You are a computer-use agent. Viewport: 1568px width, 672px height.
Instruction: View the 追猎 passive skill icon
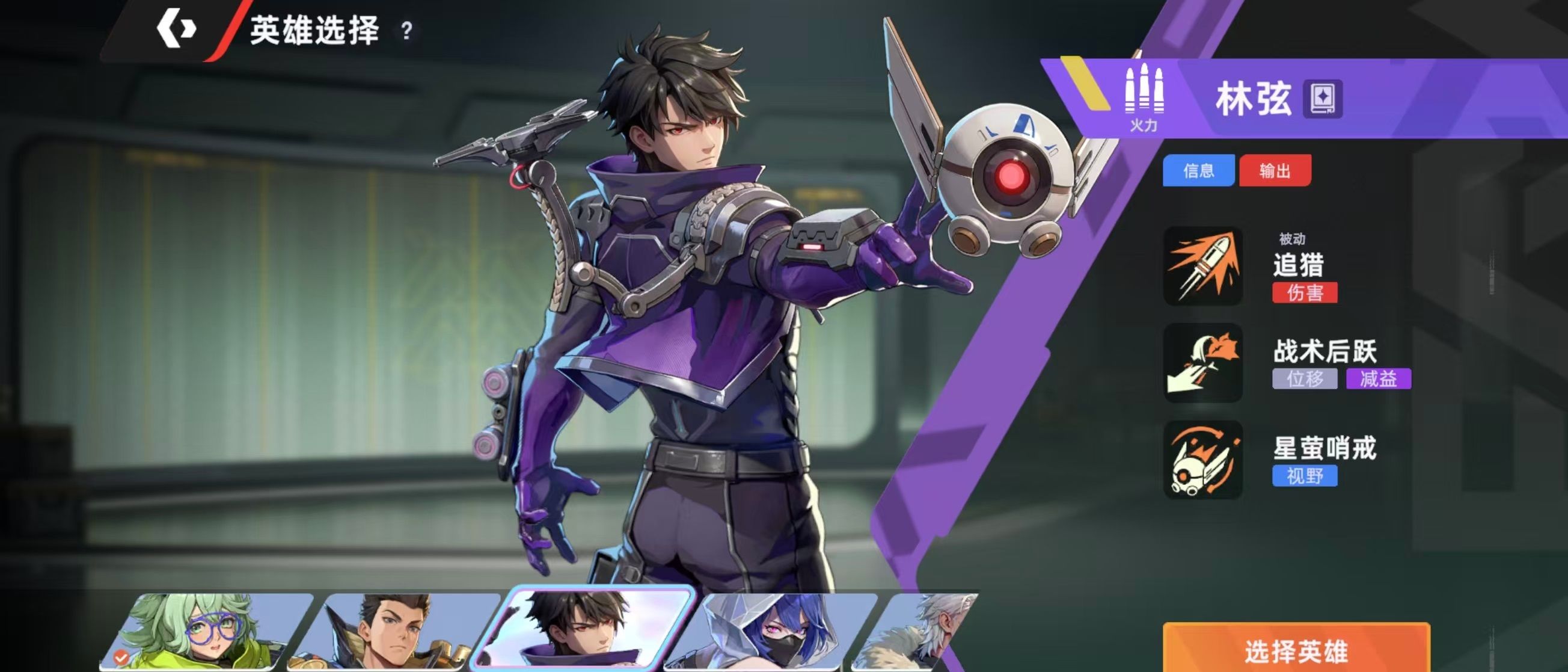click(x=1203, y=267)
